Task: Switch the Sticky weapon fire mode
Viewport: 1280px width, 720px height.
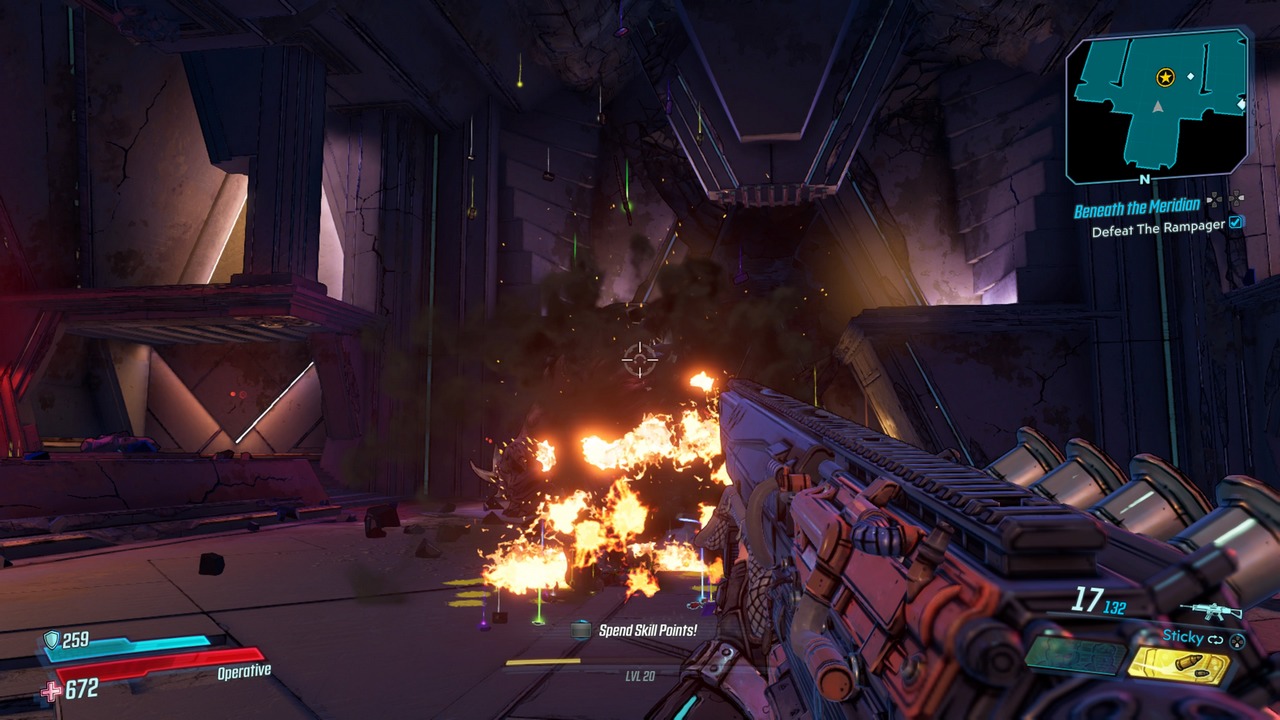Action: pos(1215,638)
